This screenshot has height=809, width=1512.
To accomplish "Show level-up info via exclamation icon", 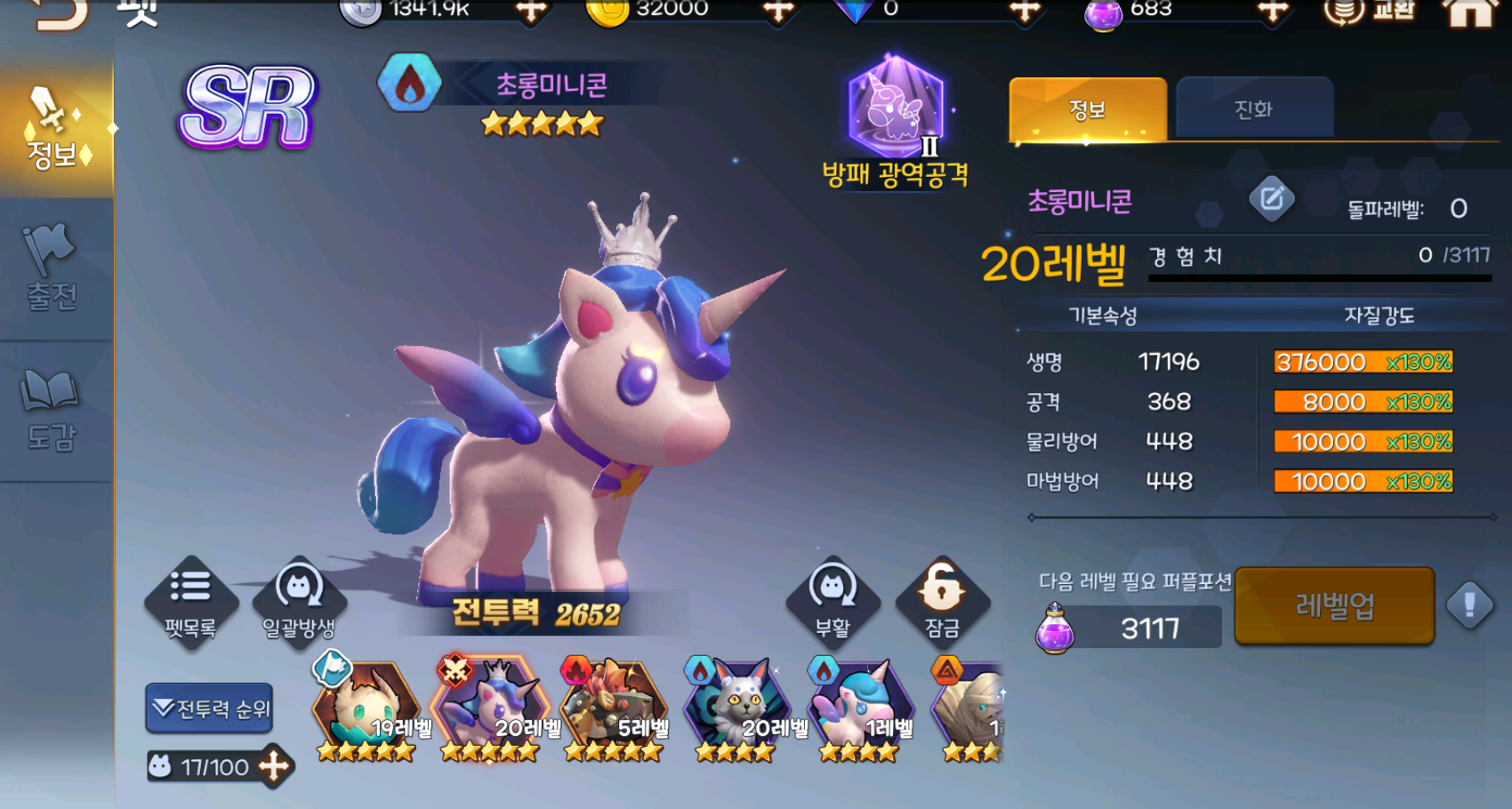I will [x=1469, y=606].
